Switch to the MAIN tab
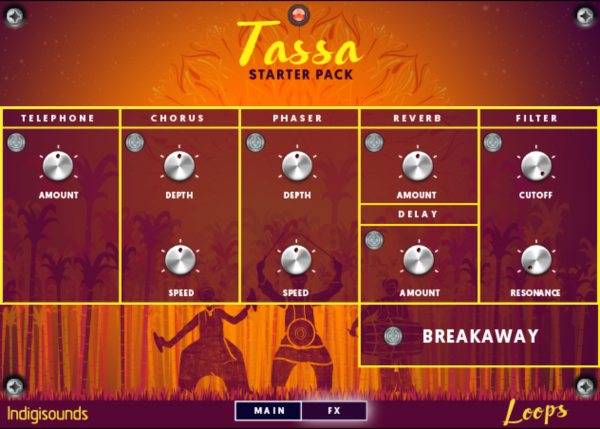This screenshot has width=600, height=429. click(x=268, y=410)
